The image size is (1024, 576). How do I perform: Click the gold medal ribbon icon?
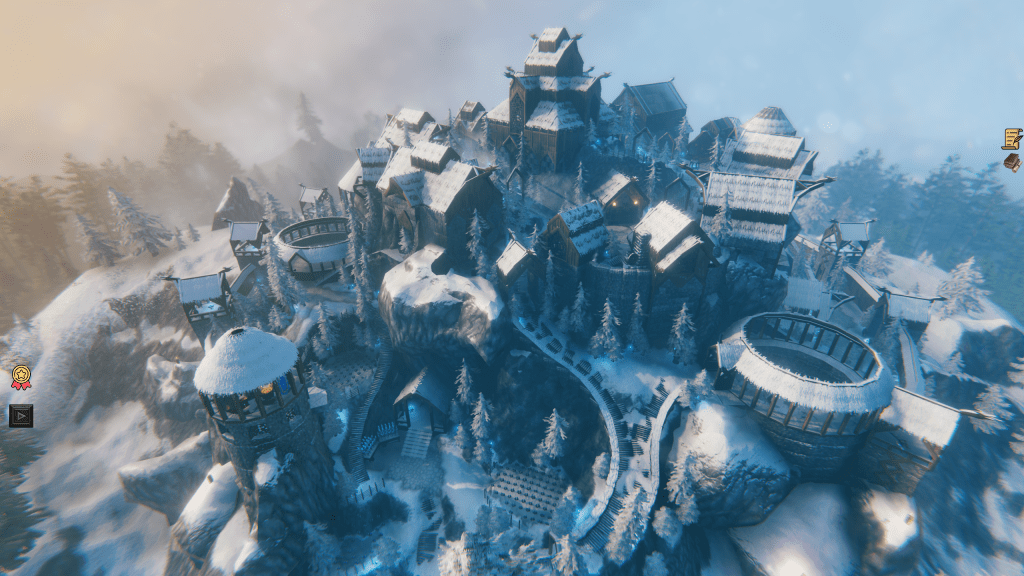pos(21,378)
